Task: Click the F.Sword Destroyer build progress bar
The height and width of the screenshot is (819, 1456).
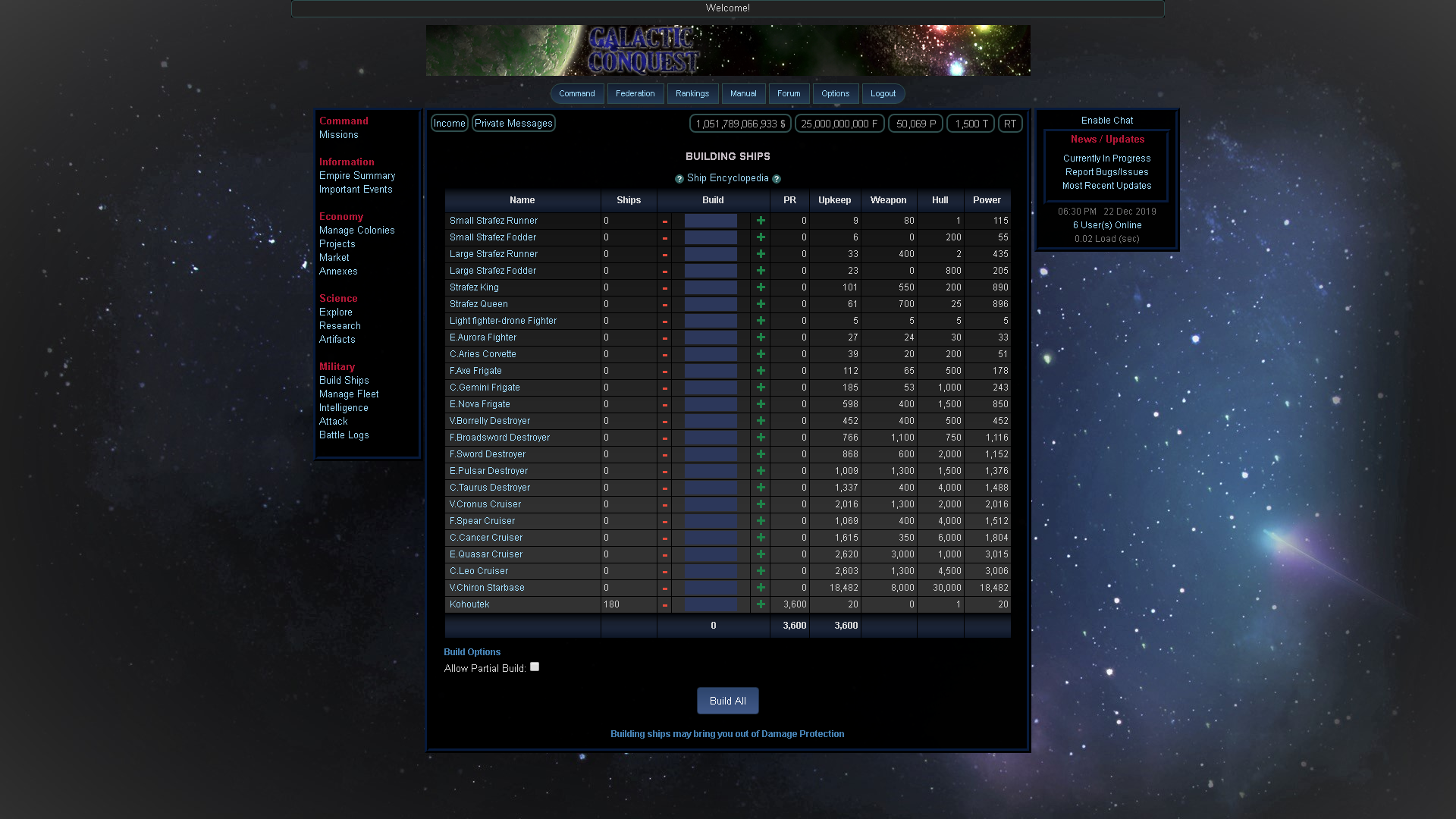Action: point(710,453)
